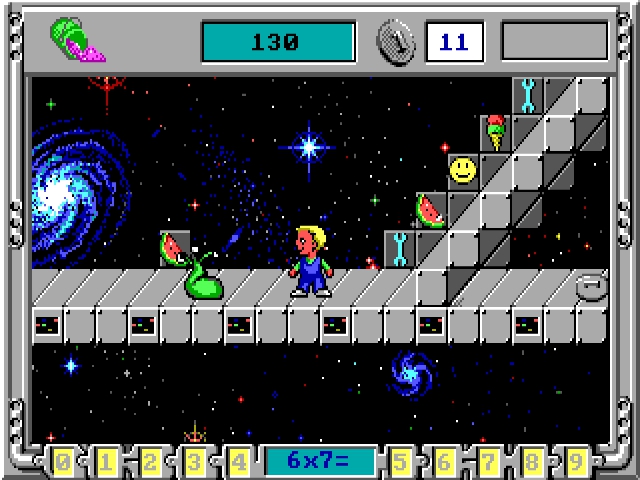Pick the number 7 tile
This screenshot has height=480, width=640.
tap(489, 462)
